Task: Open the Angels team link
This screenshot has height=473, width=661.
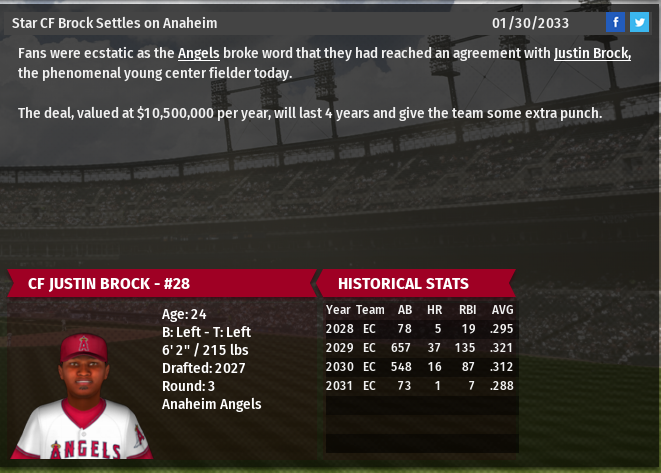Action: [x=199, y=53]
